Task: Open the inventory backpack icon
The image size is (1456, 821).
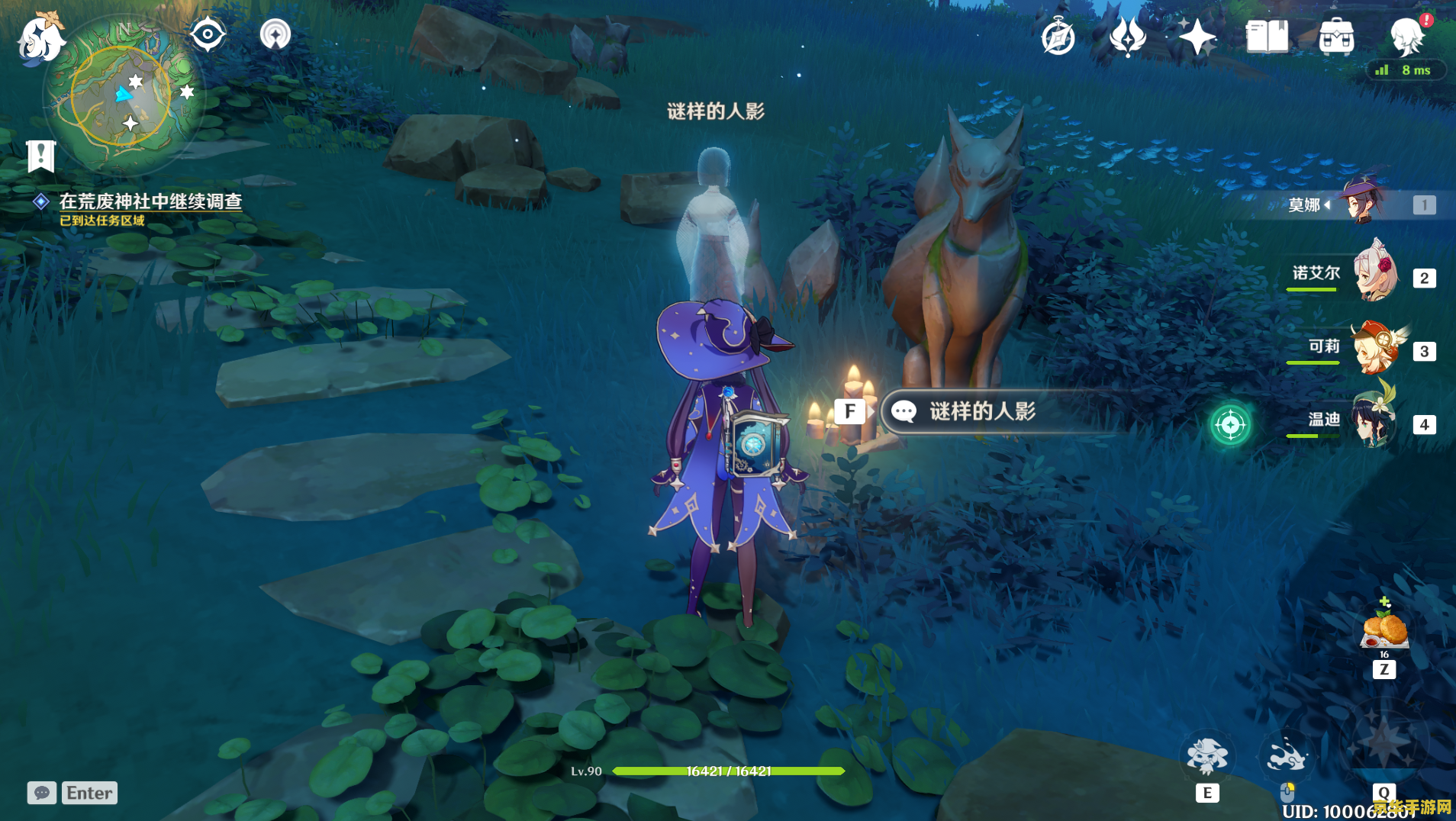Action: [x=1336, y=37]
